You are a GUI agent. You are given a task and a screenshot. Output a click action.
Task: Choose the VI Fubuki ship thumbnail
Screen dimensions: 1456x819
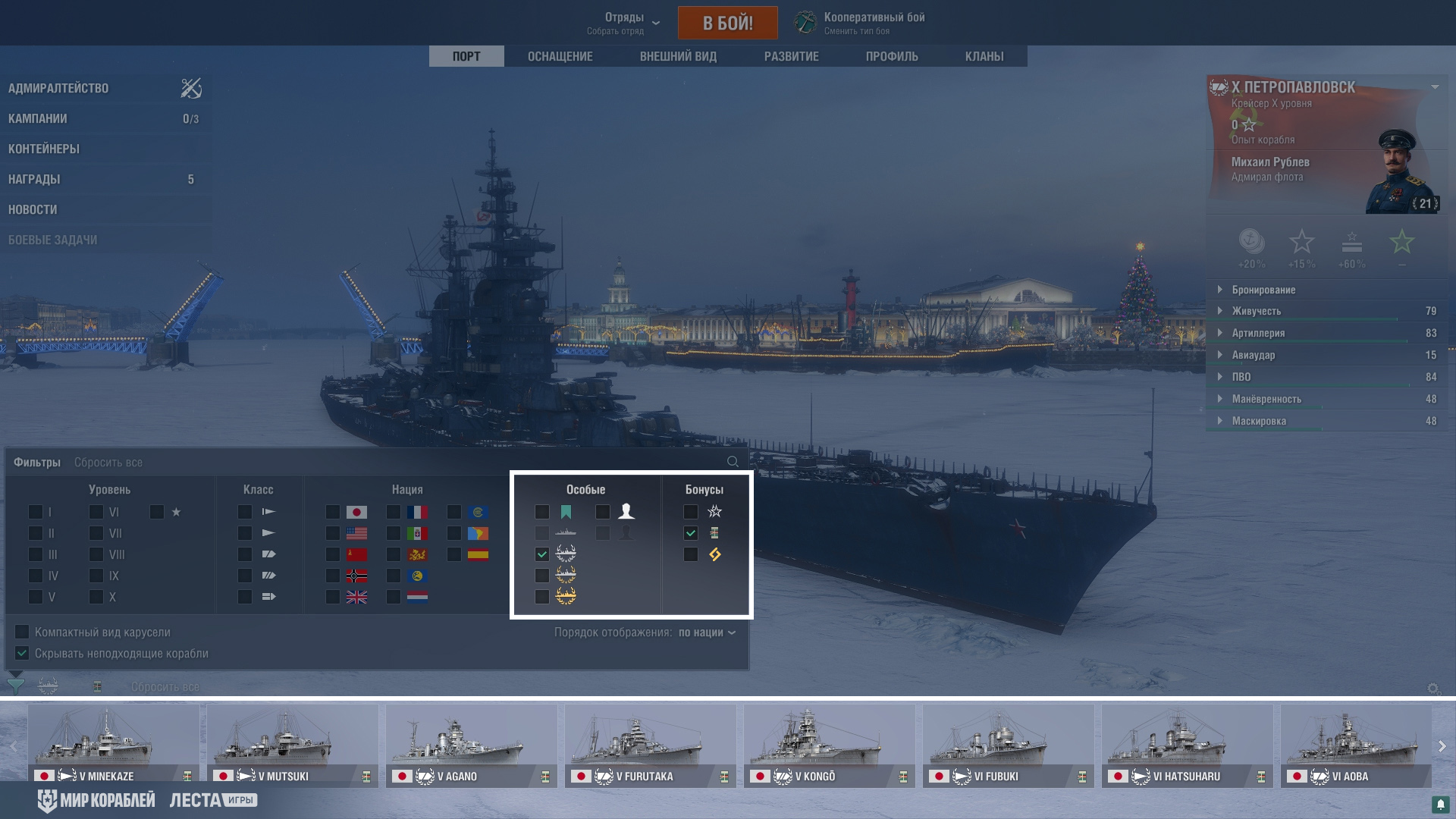(x=1009, y=745)
